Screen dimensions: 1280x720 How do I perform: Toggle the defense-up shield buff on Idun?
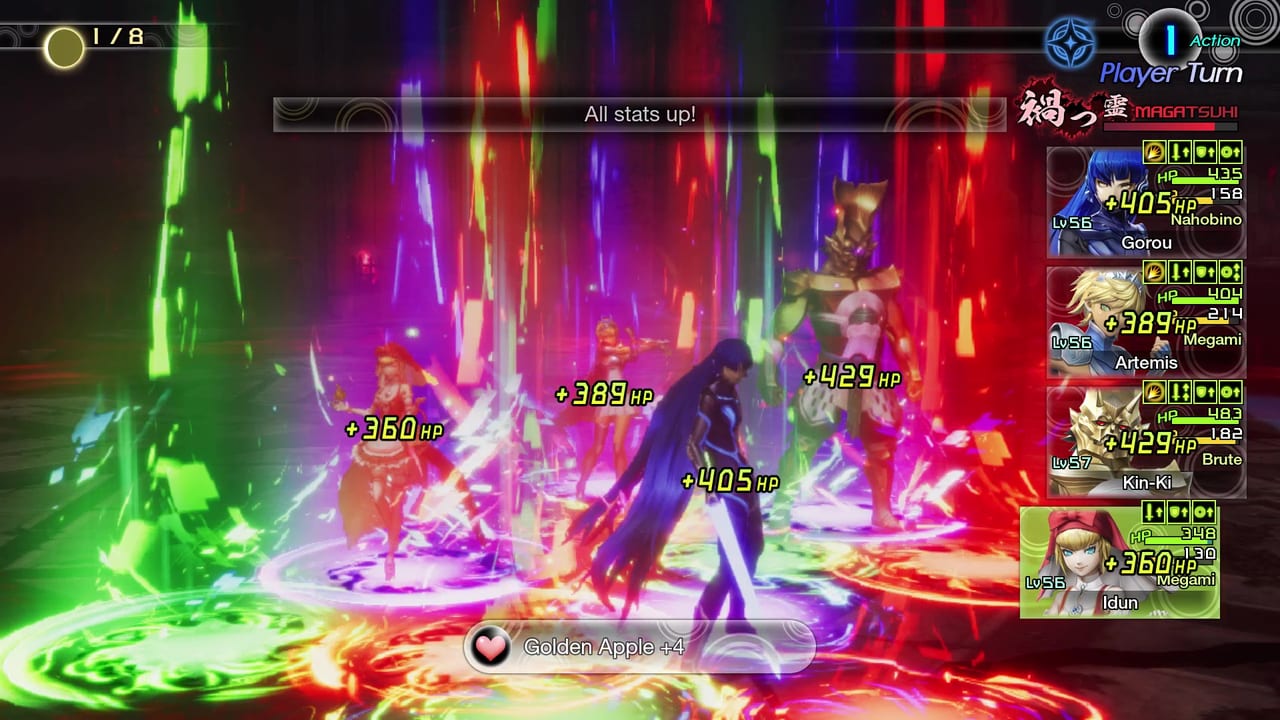coord(1179,513)
